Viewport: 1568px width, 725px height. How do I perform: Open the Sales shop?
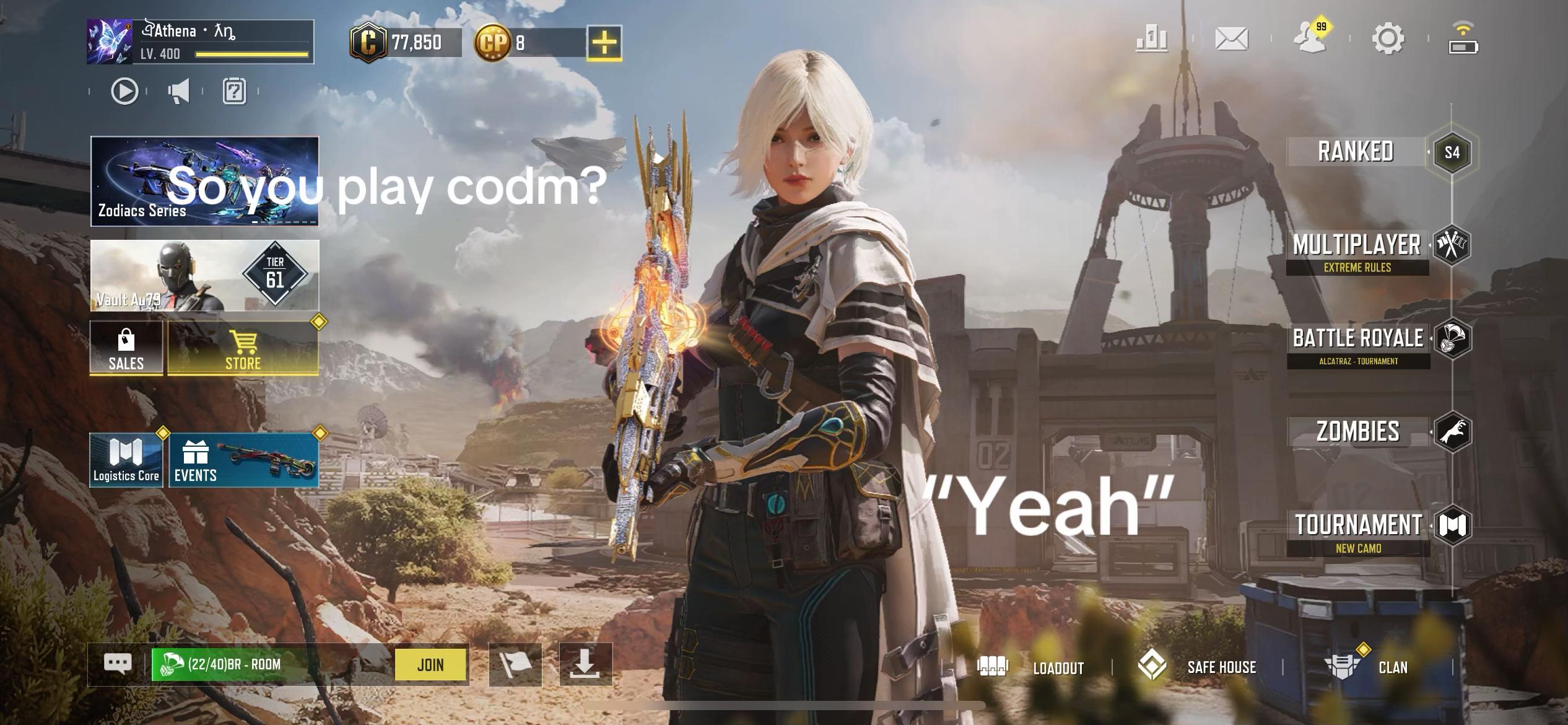tap(126, 348)
